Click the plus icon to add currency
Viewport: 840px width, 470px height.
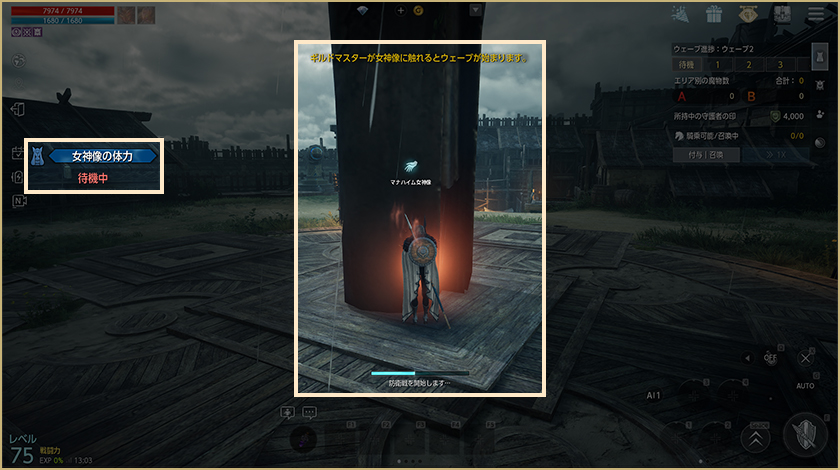click(x=401, y=10)
